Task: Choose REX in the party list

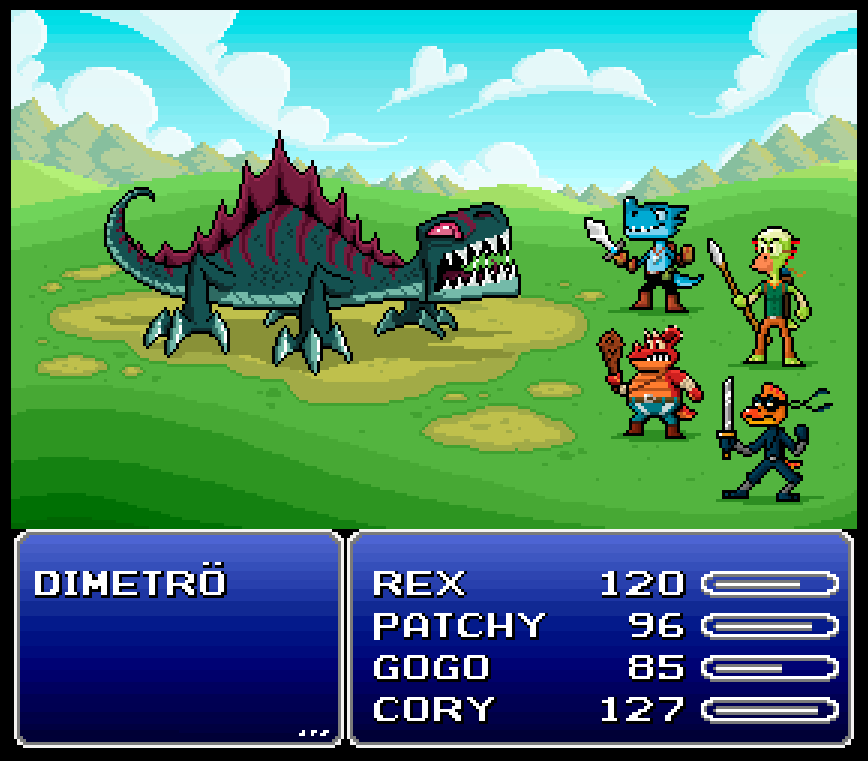Action: click(x=419, y=583)
